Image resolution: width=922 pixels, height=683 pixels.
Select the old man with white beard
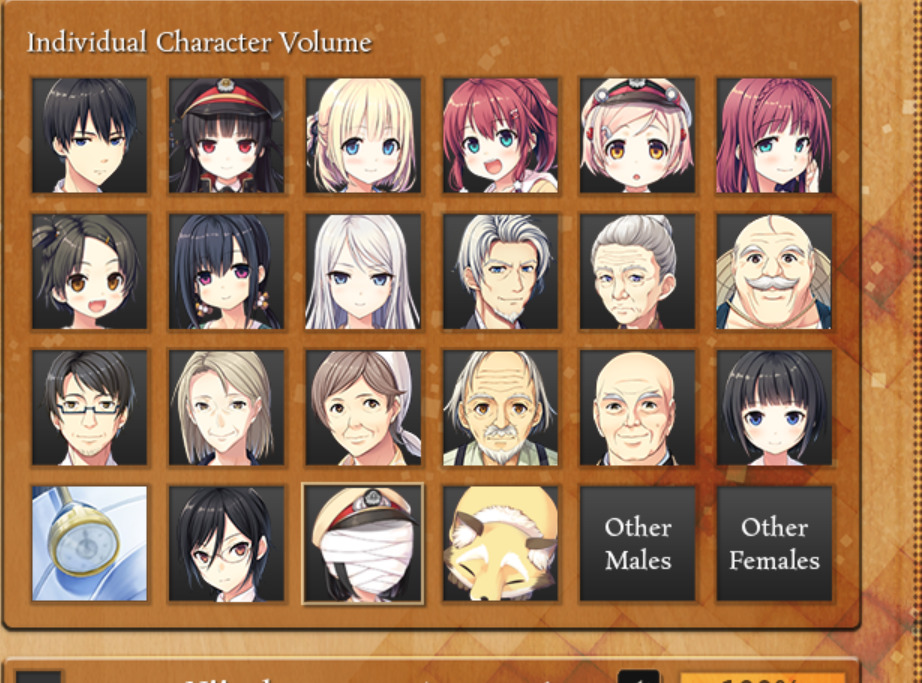pos(500,407)
